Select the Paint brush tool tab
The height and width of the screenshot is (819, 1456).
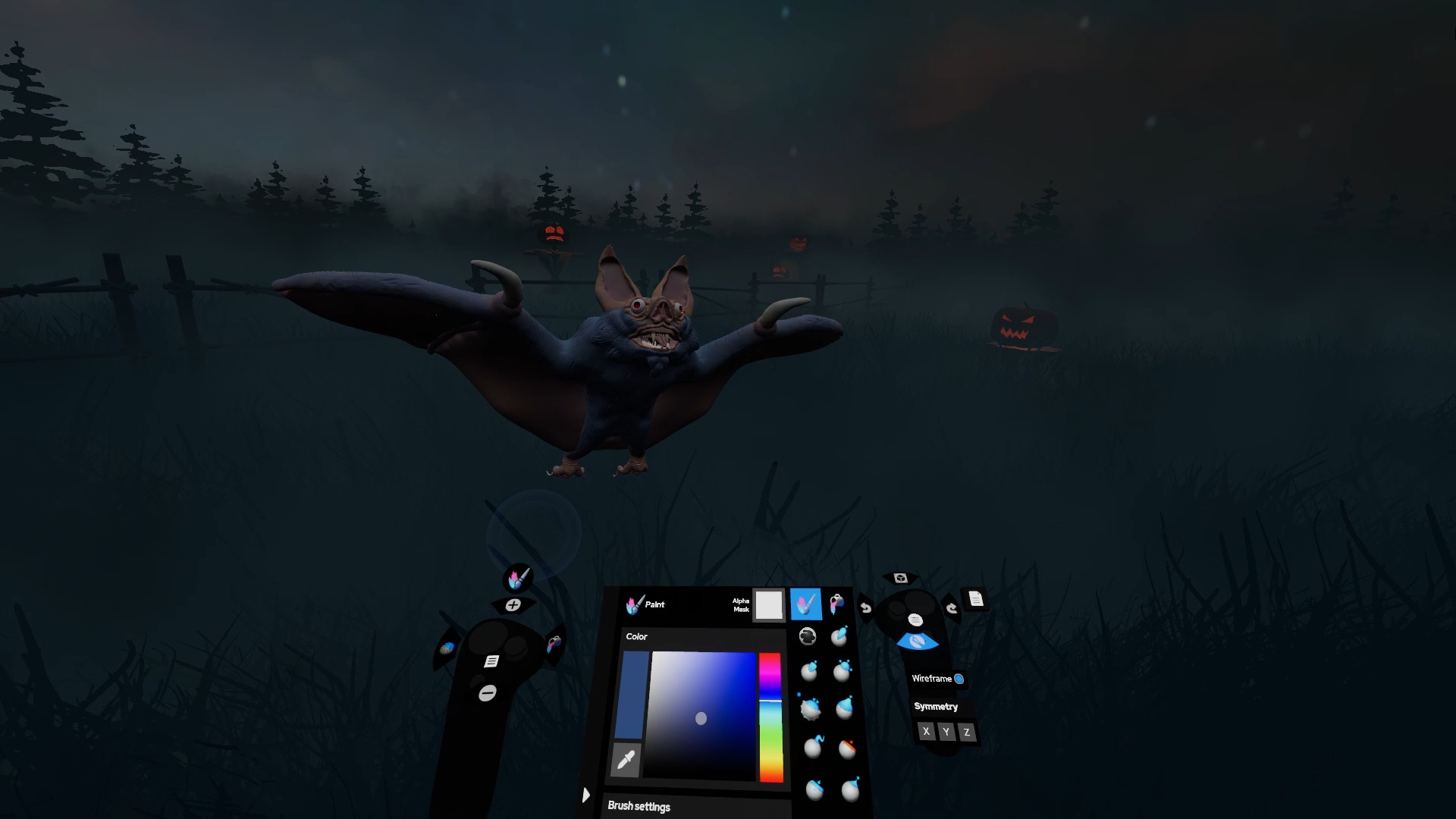[806, 604]
